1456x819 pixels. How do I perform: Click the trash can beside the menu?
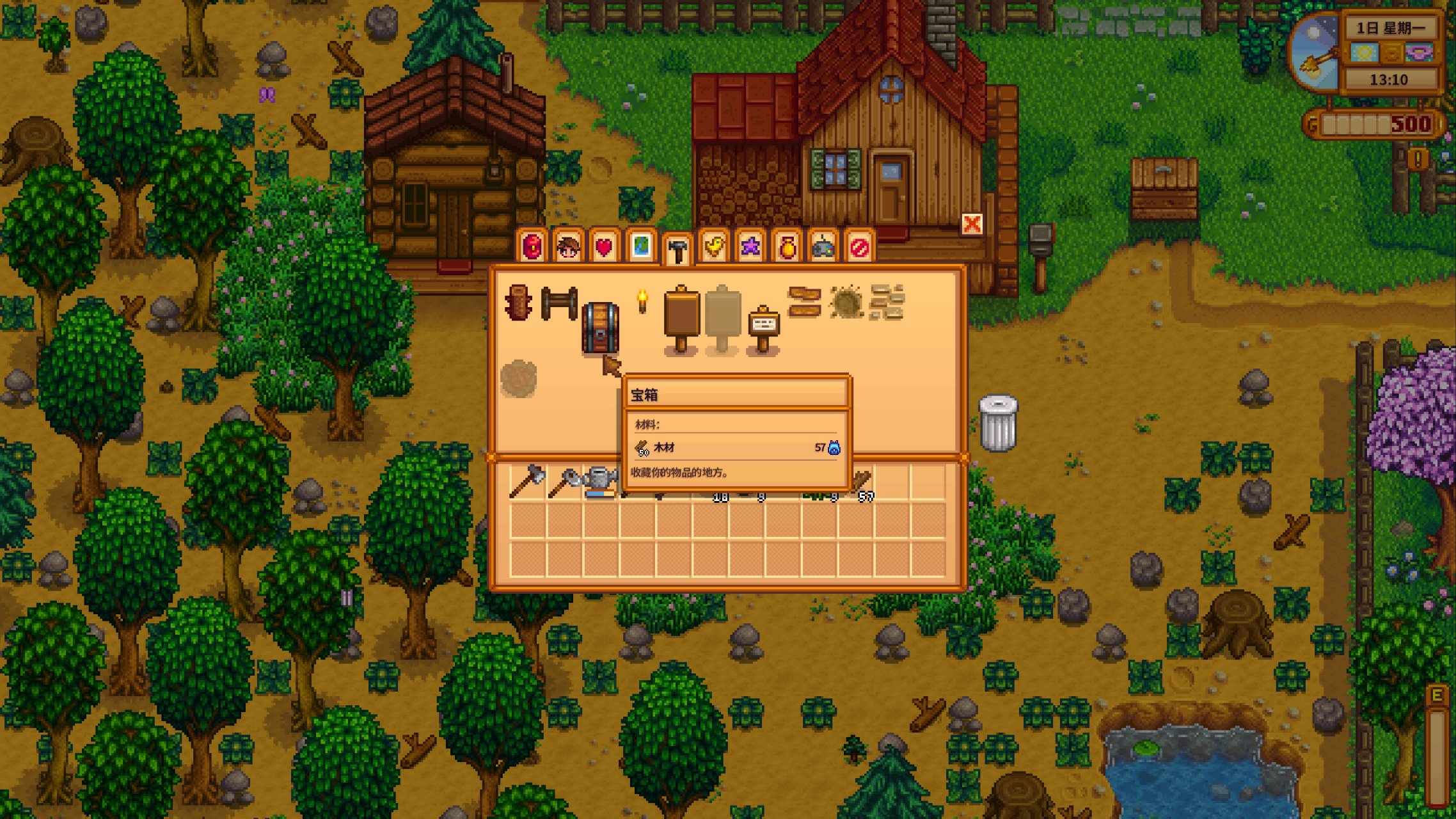(x=998, y=422)
